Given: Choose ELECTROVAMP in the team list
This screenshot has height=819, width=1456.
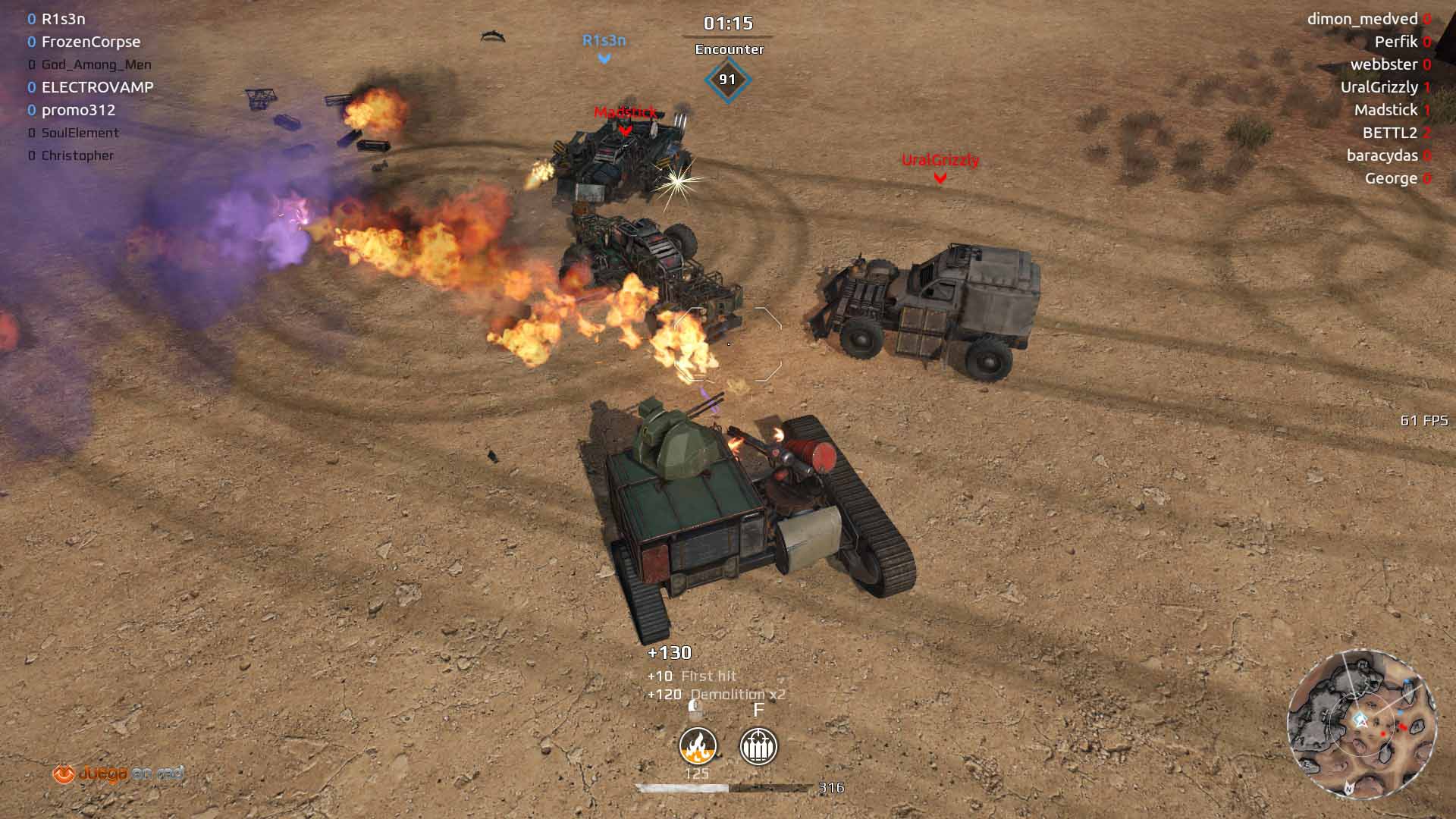Looking at the screenshot, I should 97,87.
